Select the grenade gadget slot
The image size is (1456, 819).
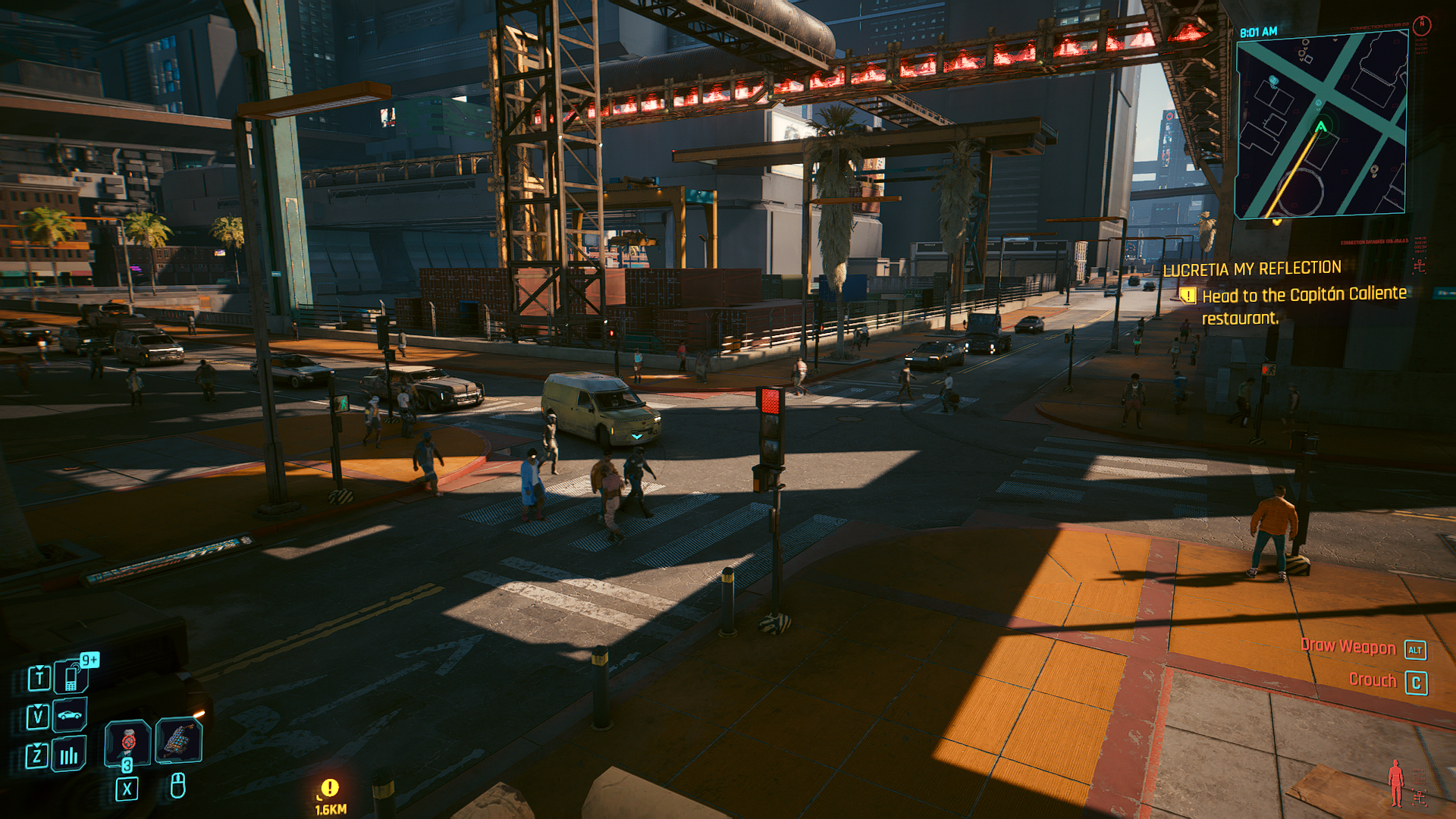[x=178, y=740]
